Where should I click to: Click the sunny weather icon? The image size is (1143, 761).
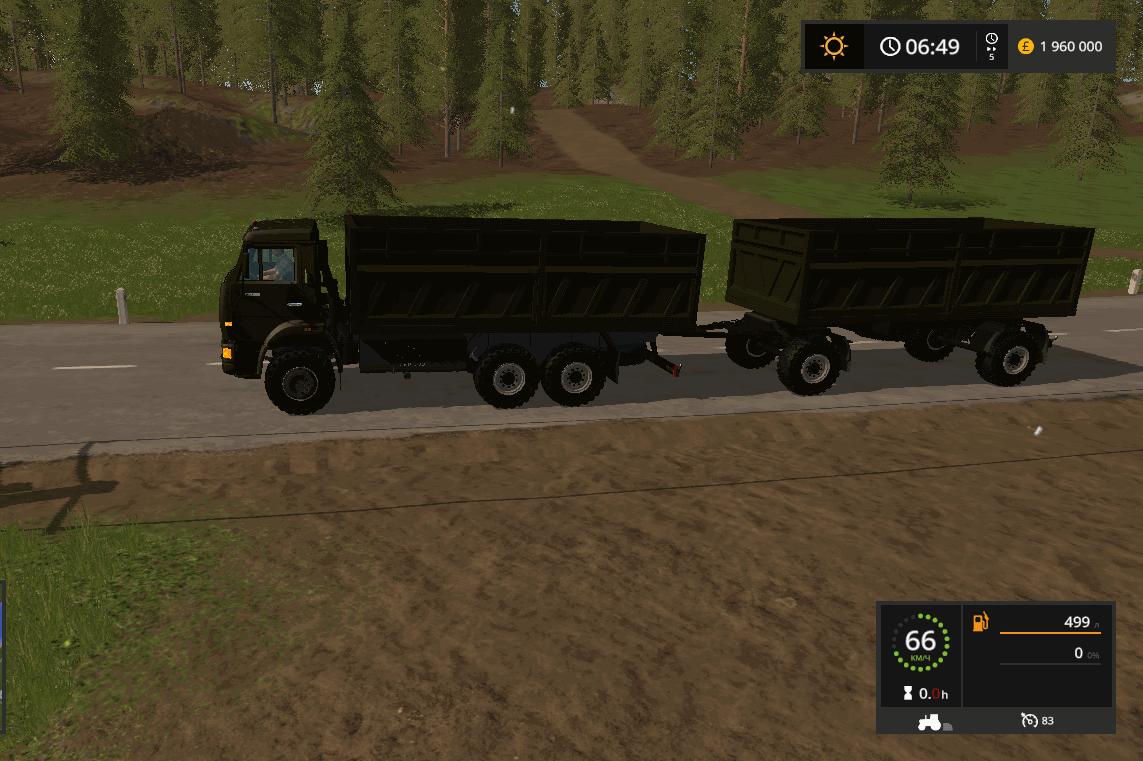coord(833,46)
